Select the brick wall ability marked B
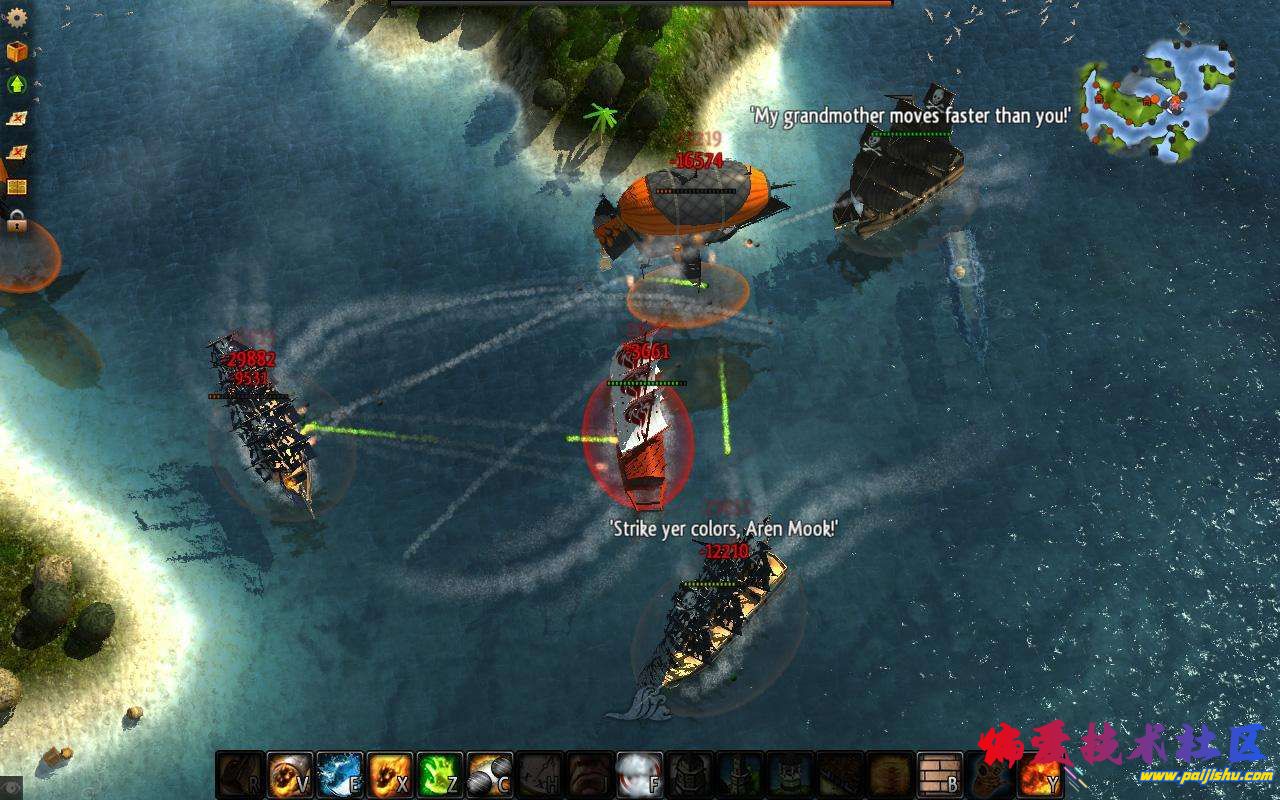The height and width of the screenshot is (800, 1280). (x=939, y=775)
